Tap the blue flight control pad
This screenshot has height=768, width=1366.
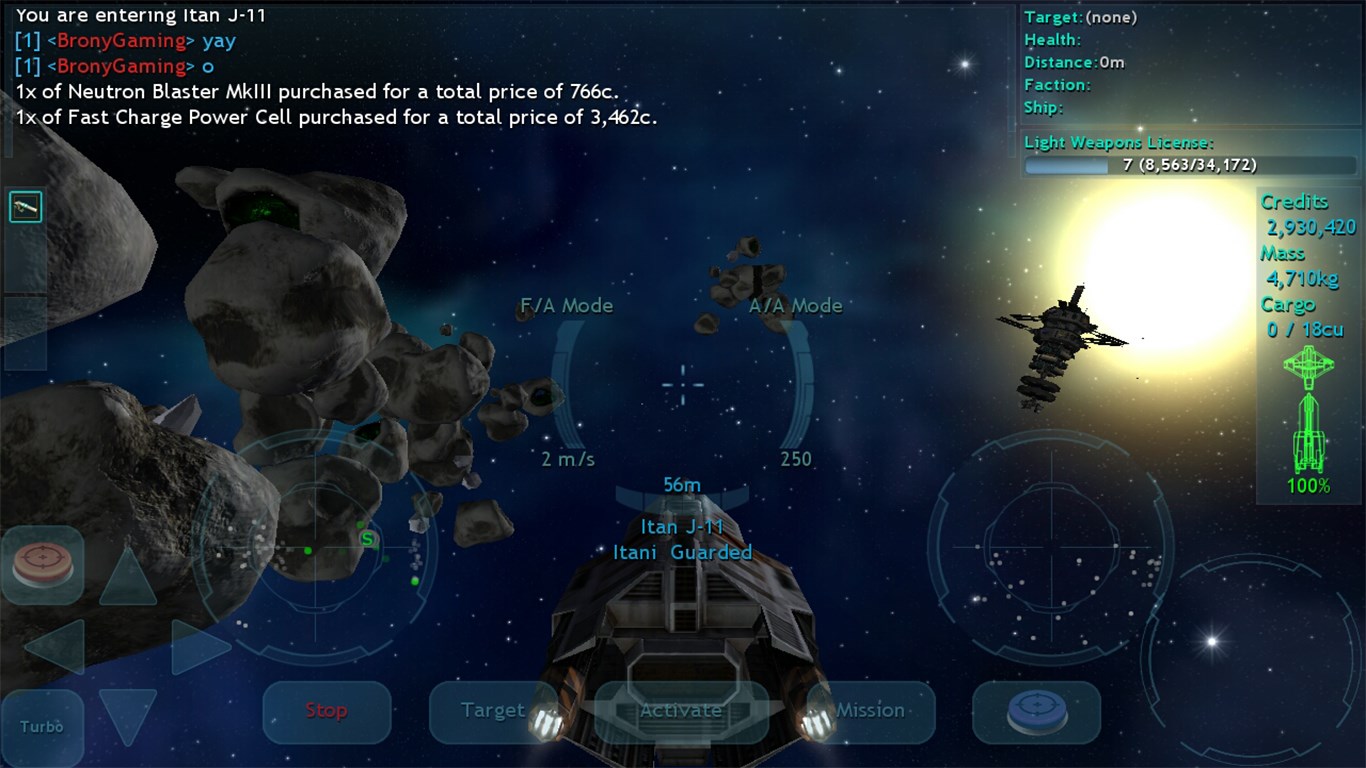coord(1036,712)
